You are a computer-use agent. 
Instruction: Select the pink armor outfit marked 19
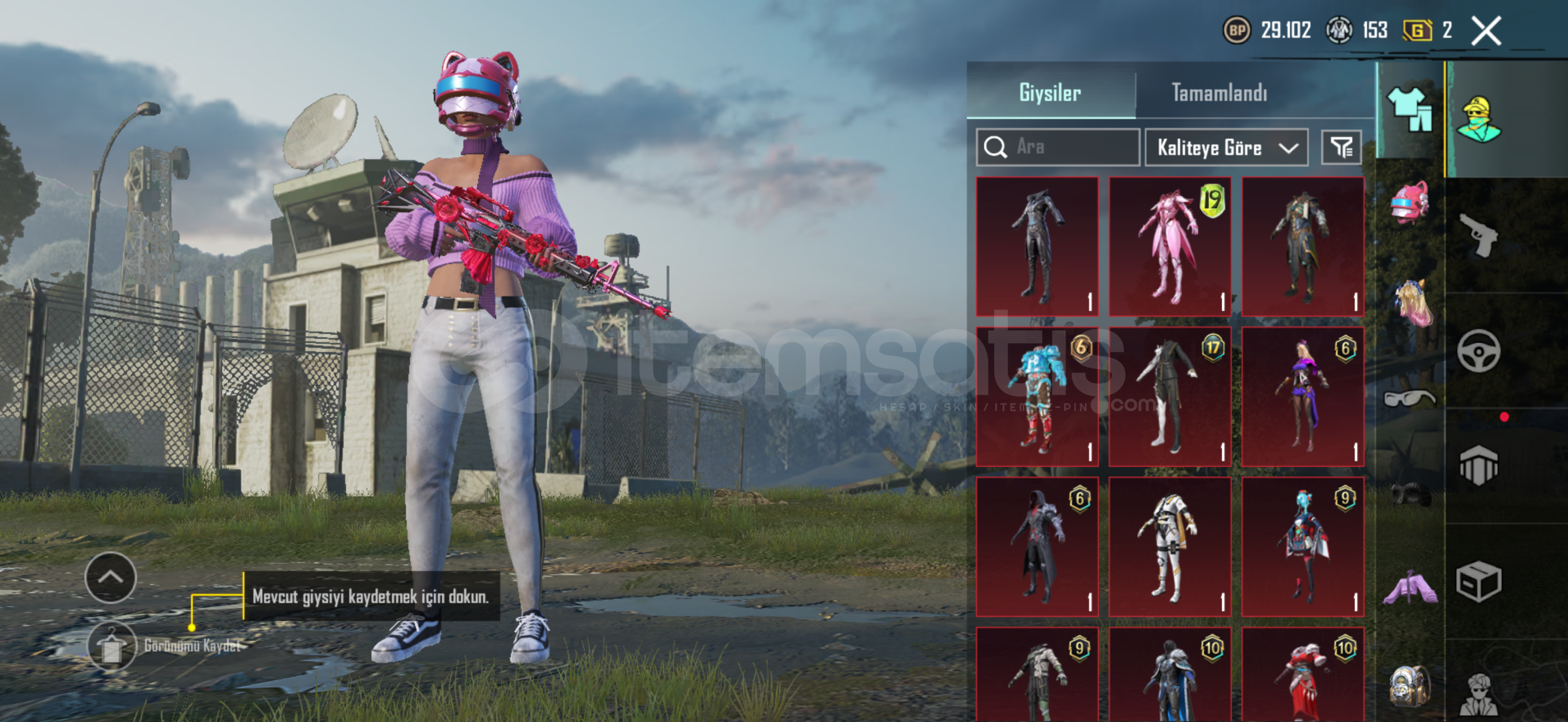(x=1169, y=246)
